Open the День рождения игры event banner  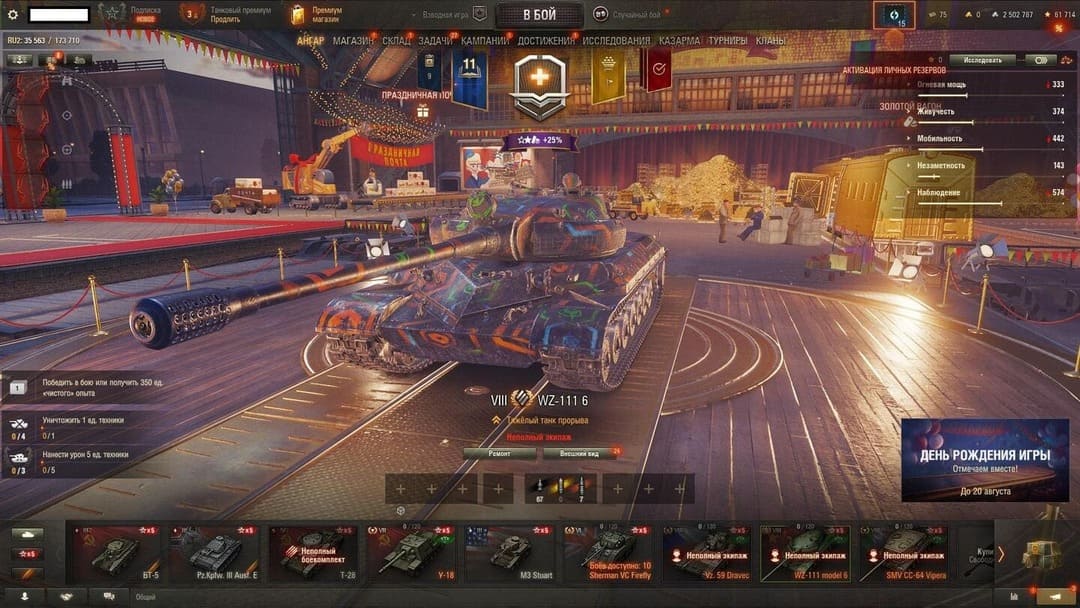point(984,460)
